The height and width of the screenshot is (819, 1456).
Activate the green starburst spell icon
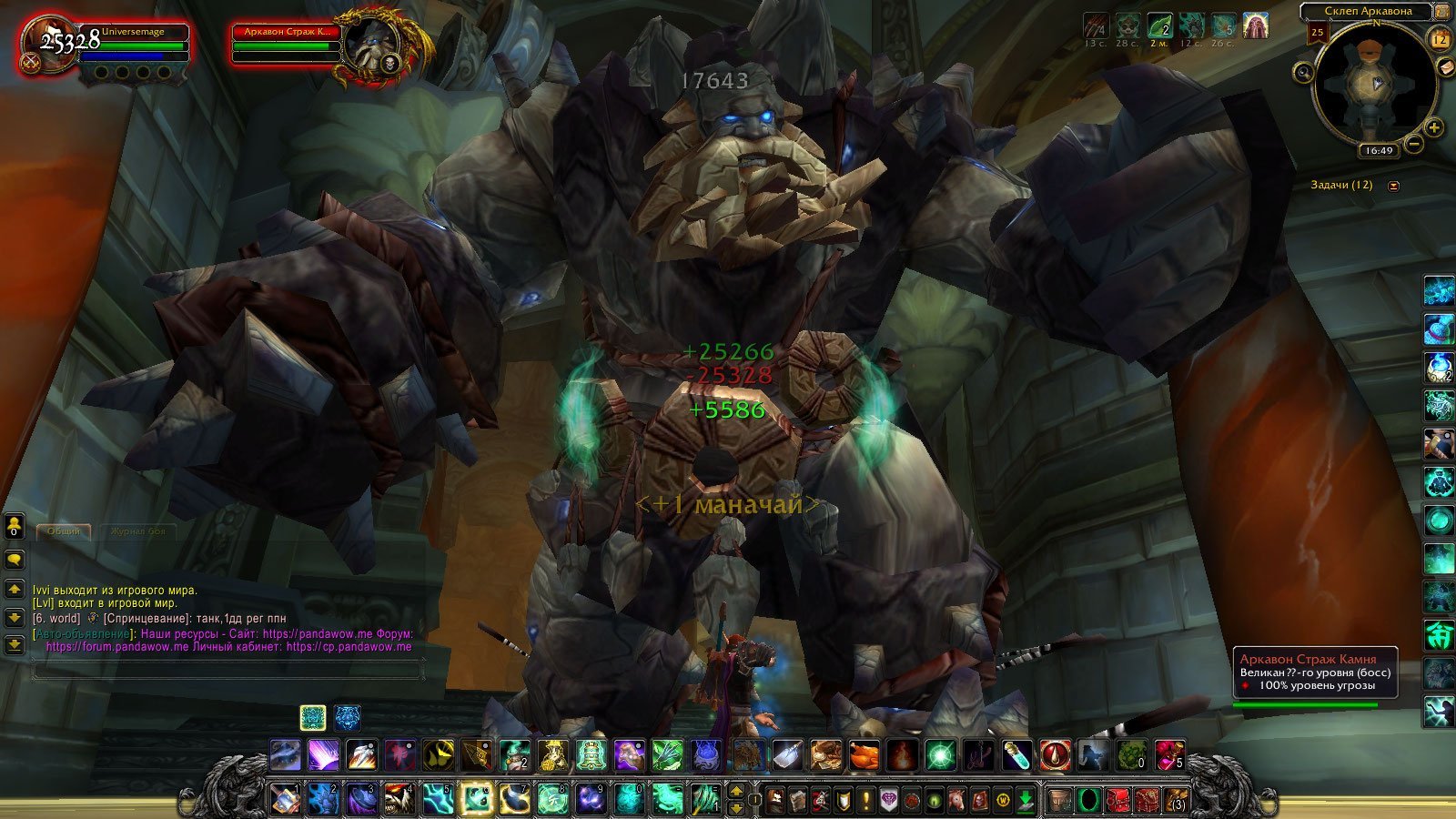[x=940, y=755]
